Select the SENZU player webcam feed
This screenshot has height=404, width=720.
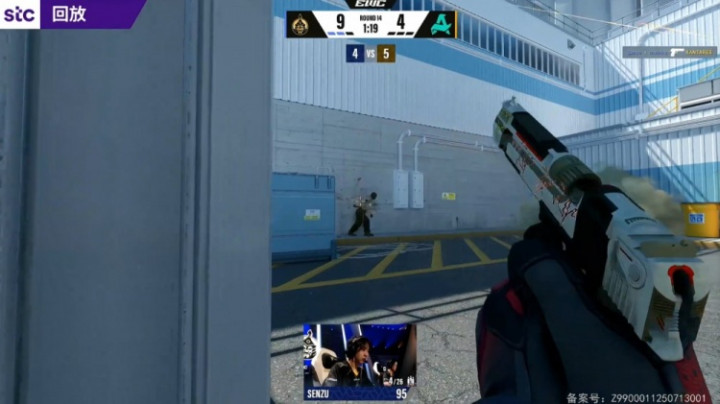360,355
